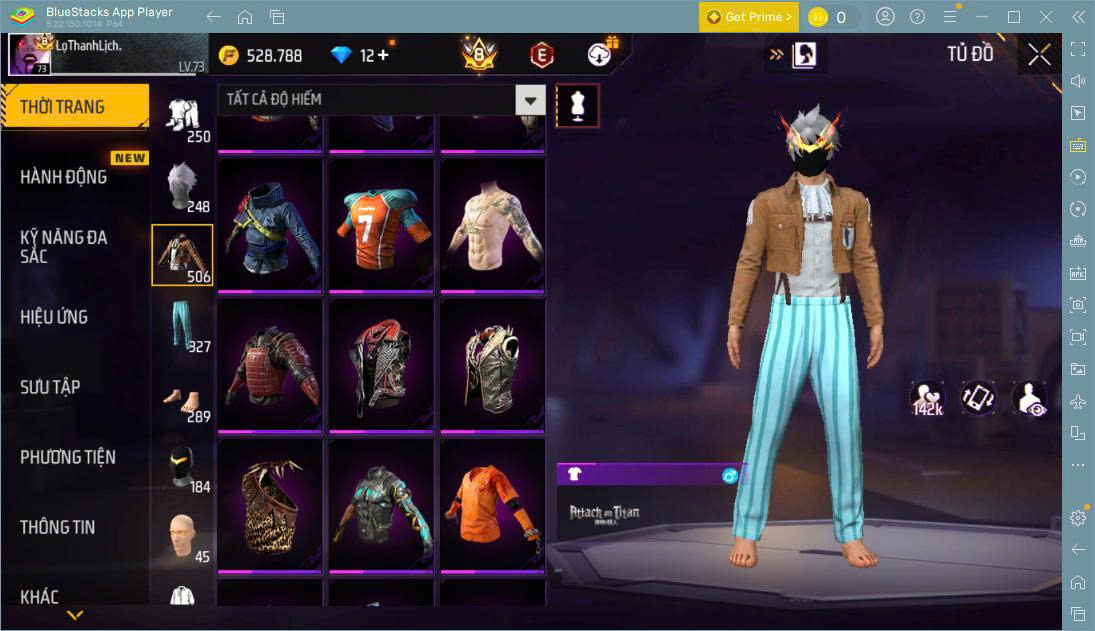Click the 142k likes icon

point(926,398)
